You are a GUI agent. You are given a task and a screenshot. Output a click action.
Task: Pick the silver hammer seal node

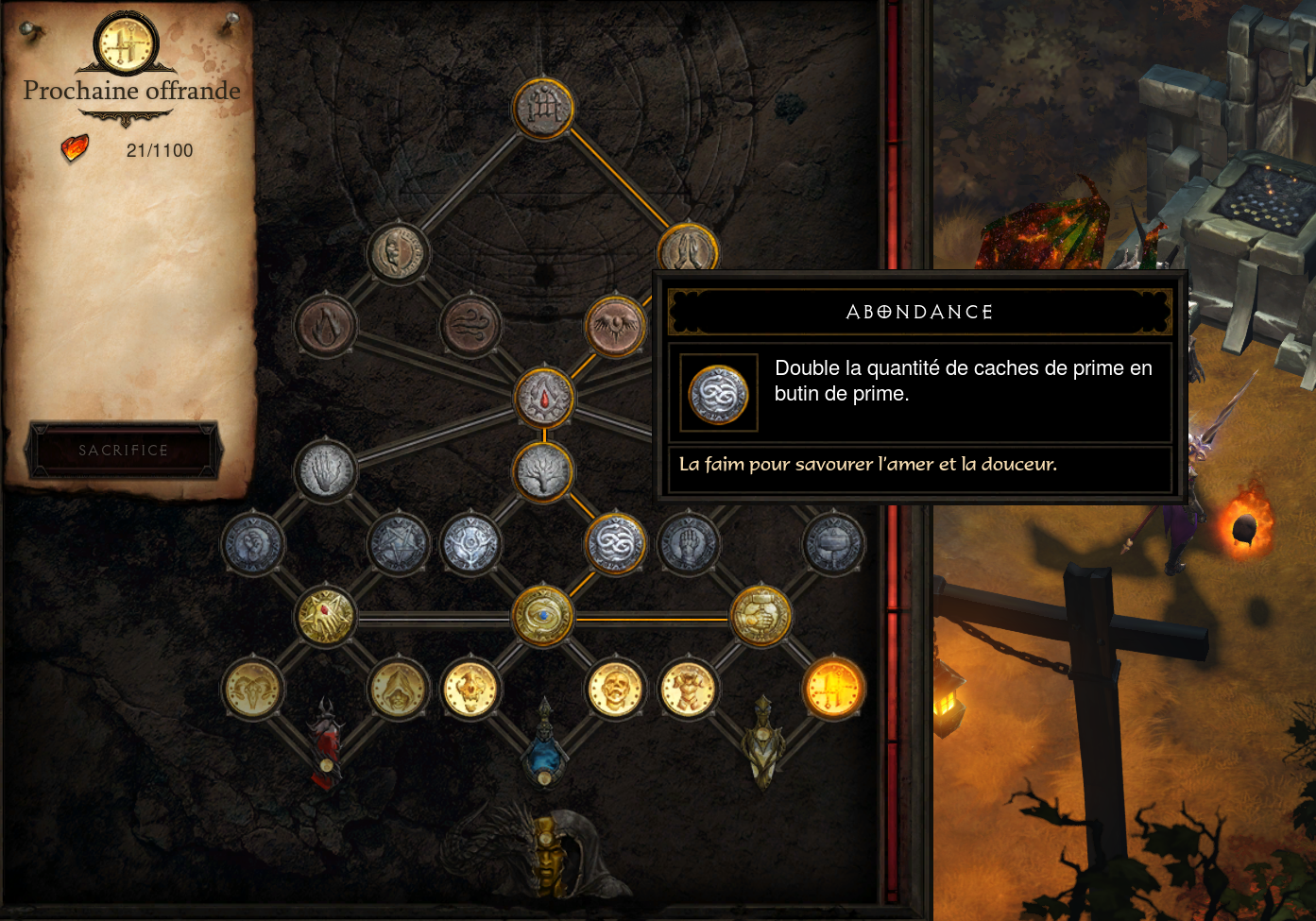833,544
